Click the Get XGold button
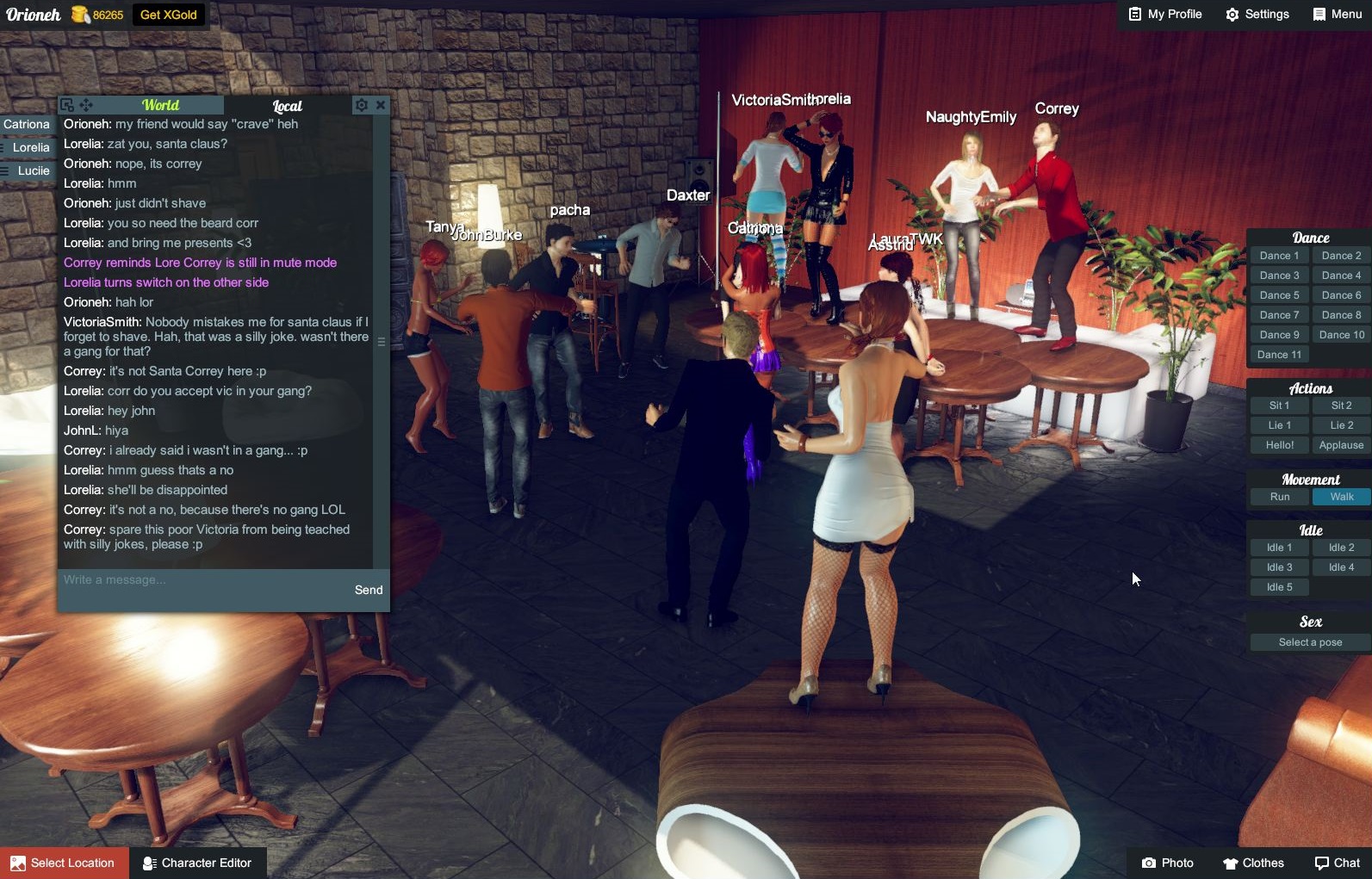 170,15
